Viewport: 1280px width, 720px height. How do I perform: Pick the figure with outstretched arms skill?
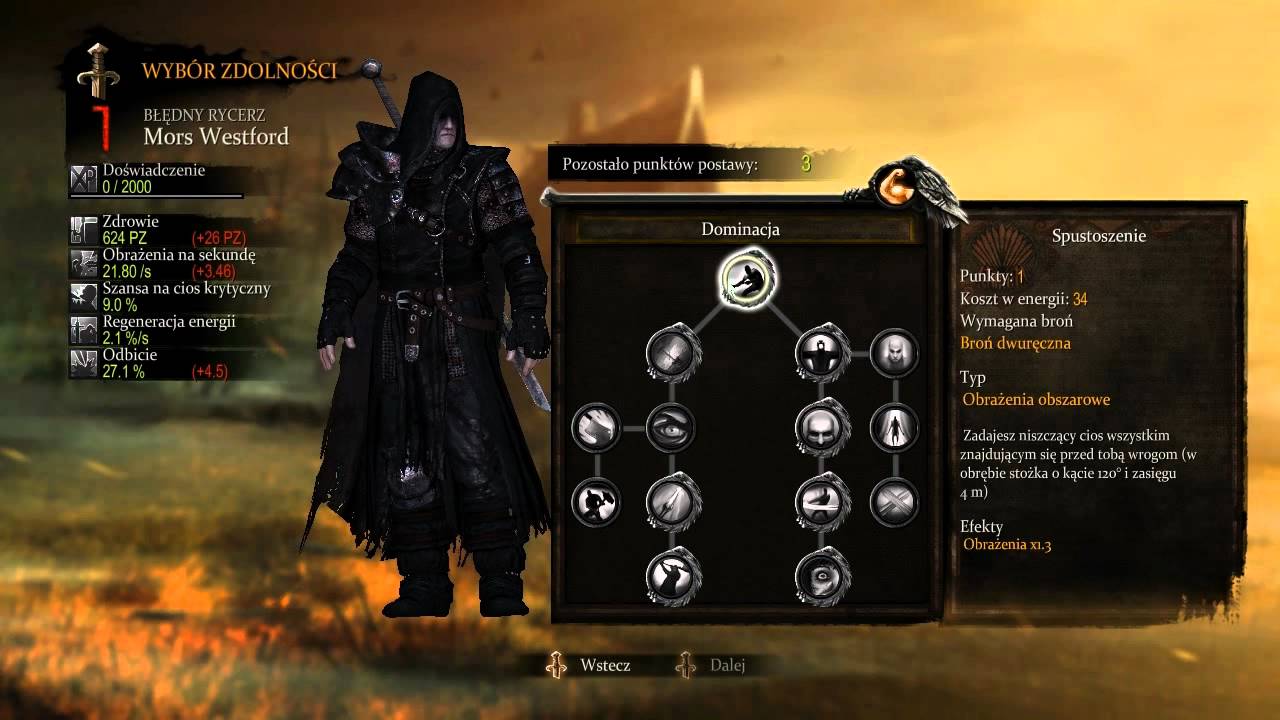point(822,353)
